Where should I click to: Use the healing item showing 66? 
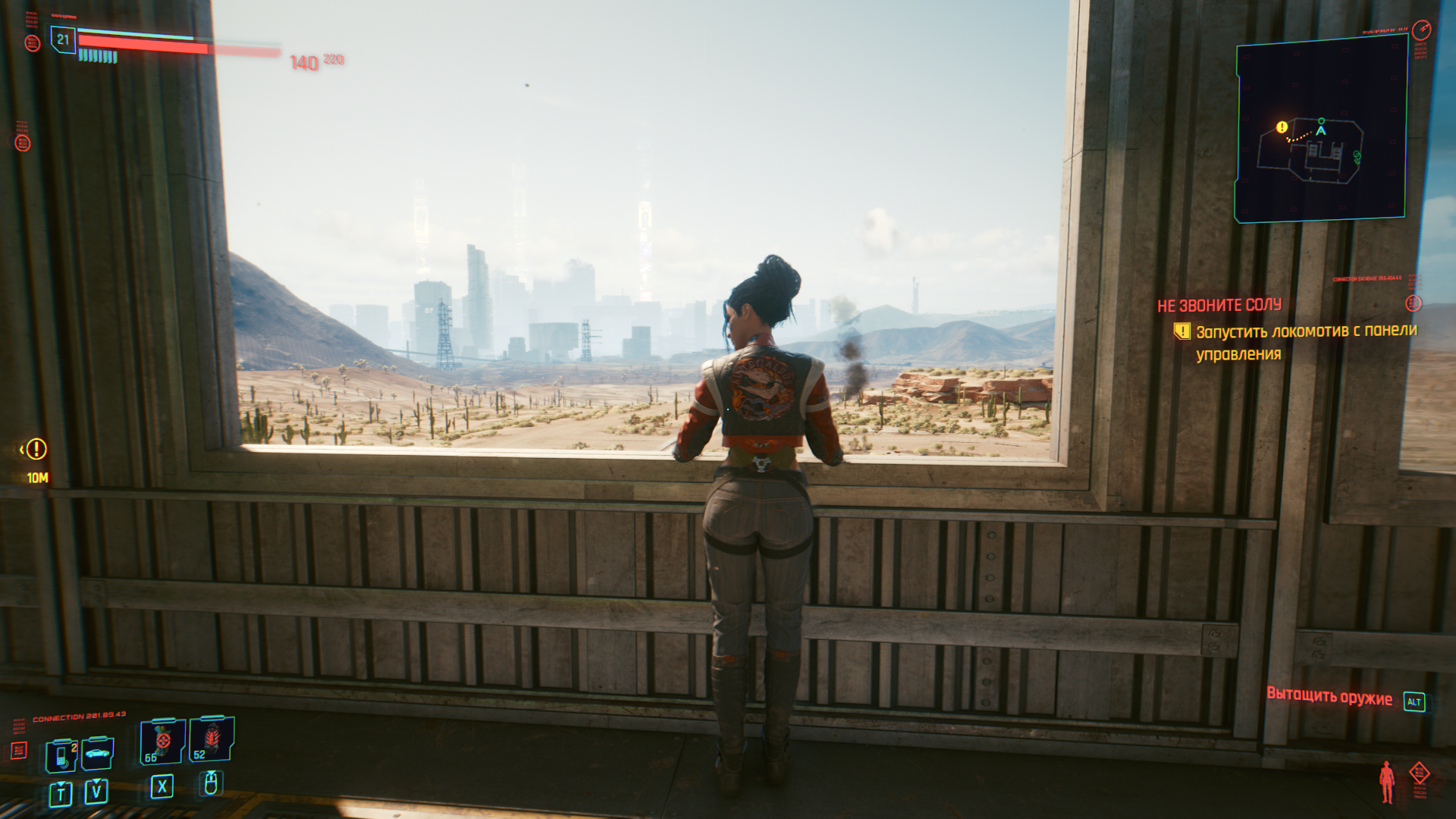[x=161, y=741]
